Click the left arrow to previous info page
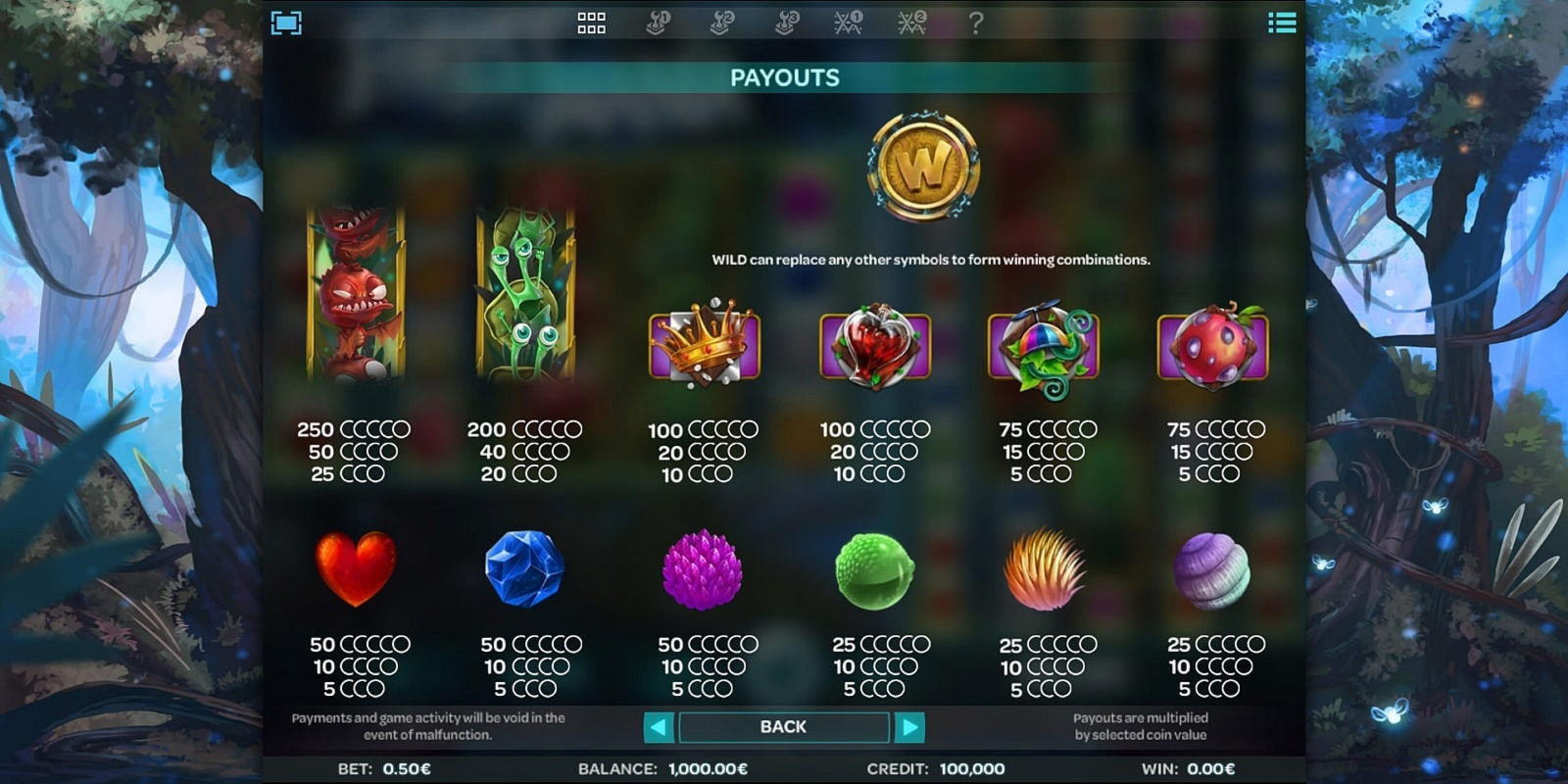 (658, 727)
